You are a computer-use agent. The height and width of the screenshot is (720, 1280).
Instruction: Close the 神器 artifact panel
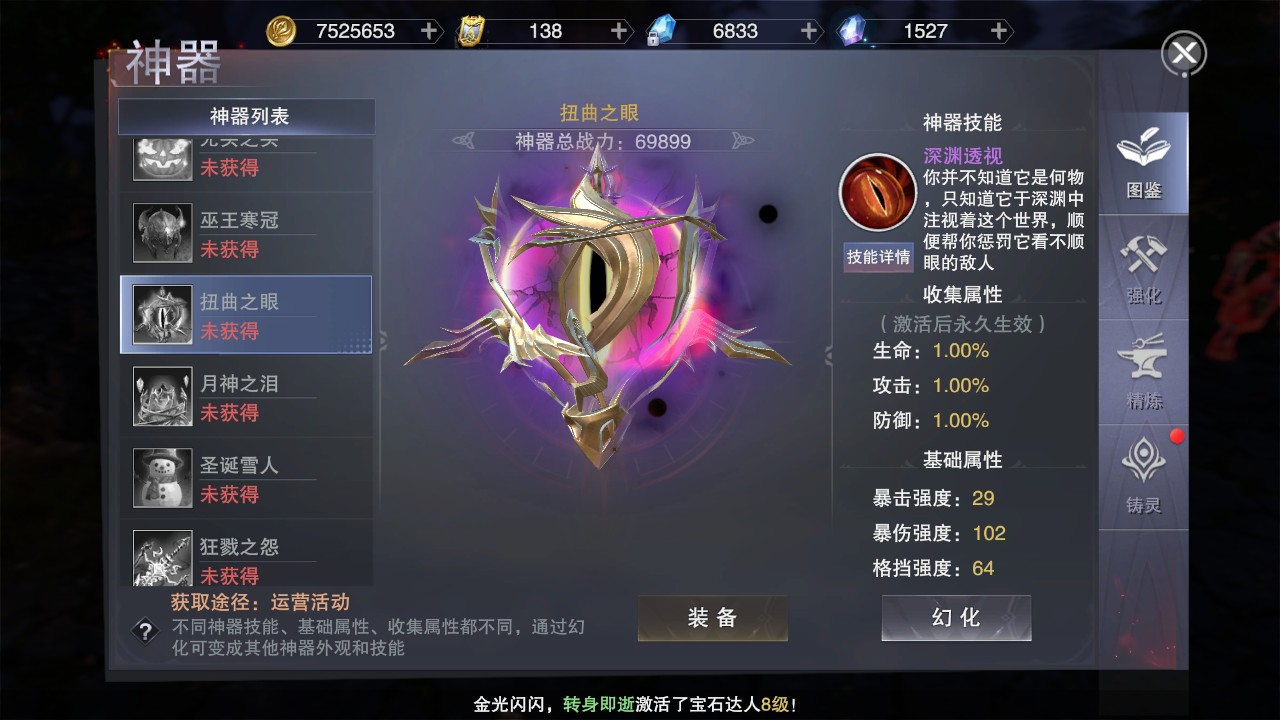[x=1183, y=53]
